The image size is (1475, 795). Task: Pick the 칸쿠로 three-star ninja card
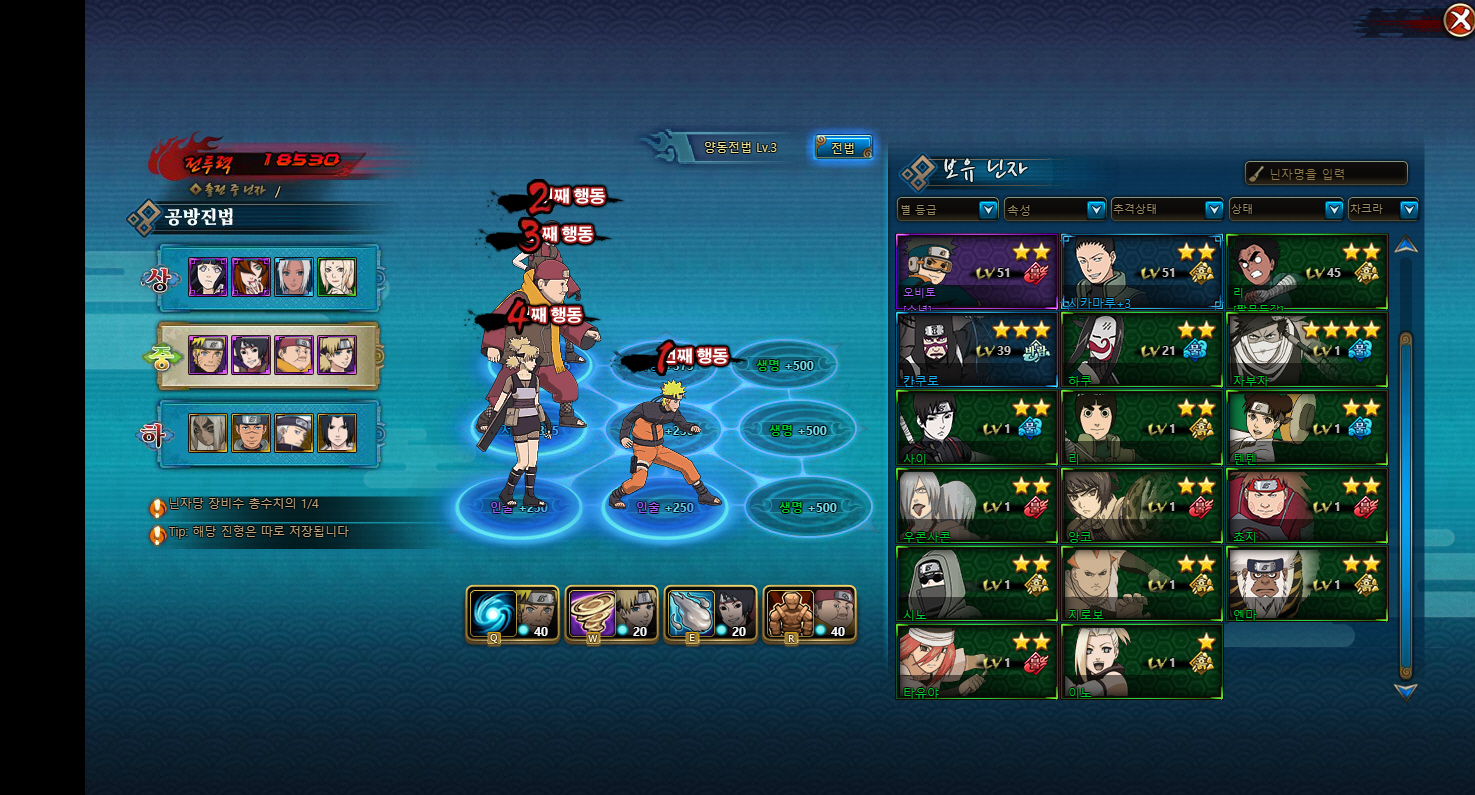point(977,350)
